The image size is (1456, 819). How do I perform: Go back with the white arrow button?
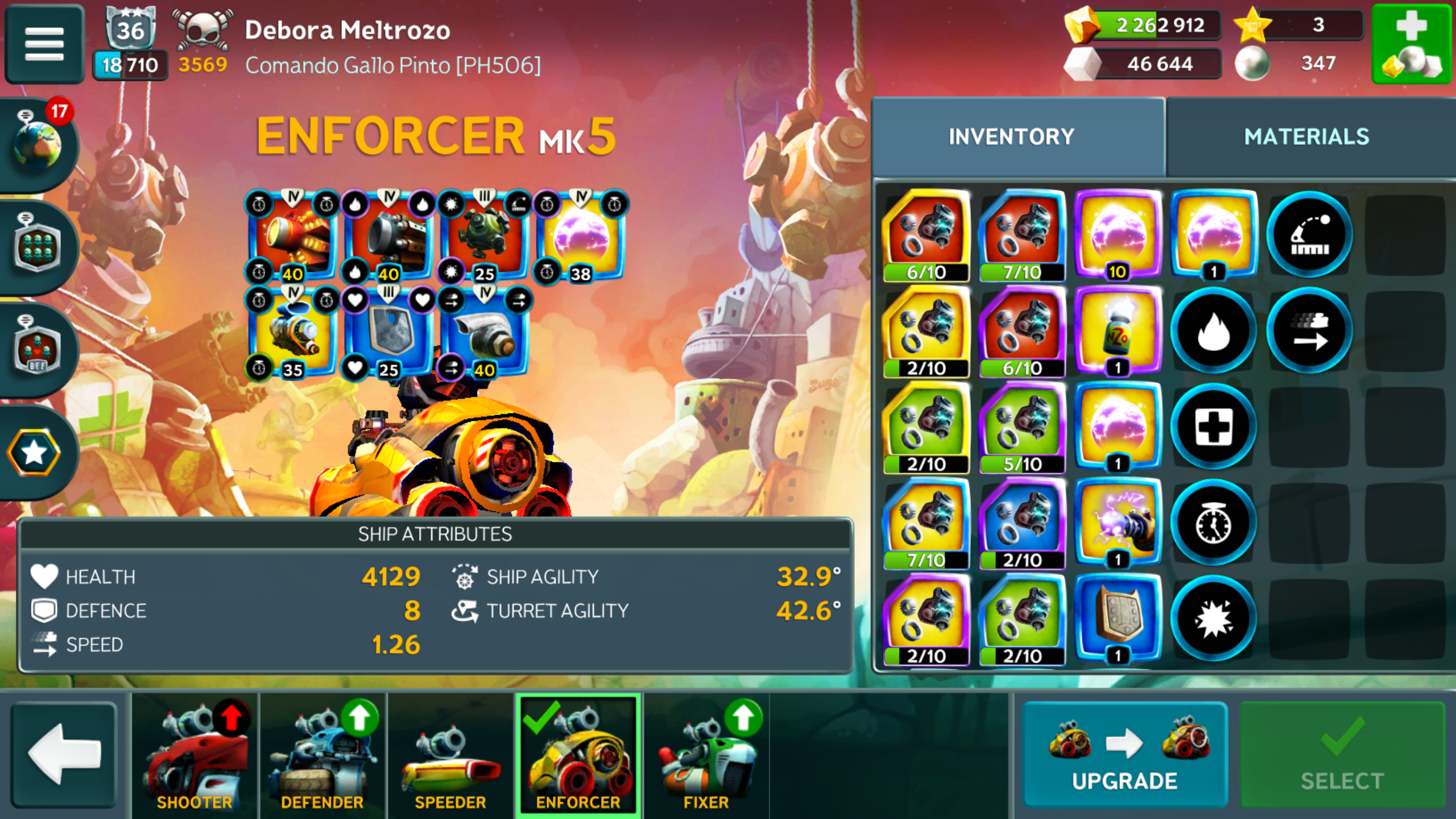click(x=64, y=755)
